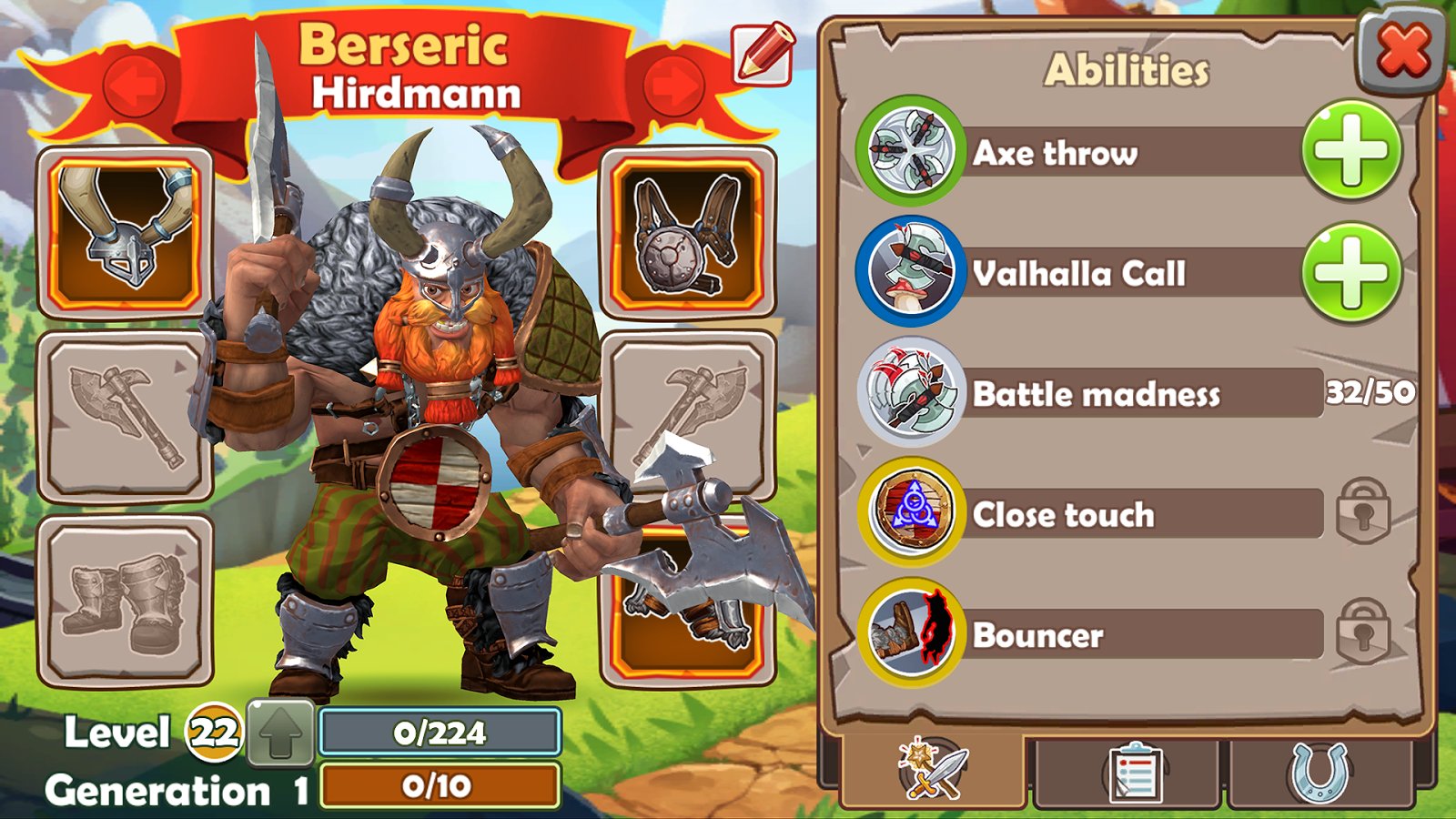Edit hero name with the pencil icon

pyautogui.click(x=762, y=54)
